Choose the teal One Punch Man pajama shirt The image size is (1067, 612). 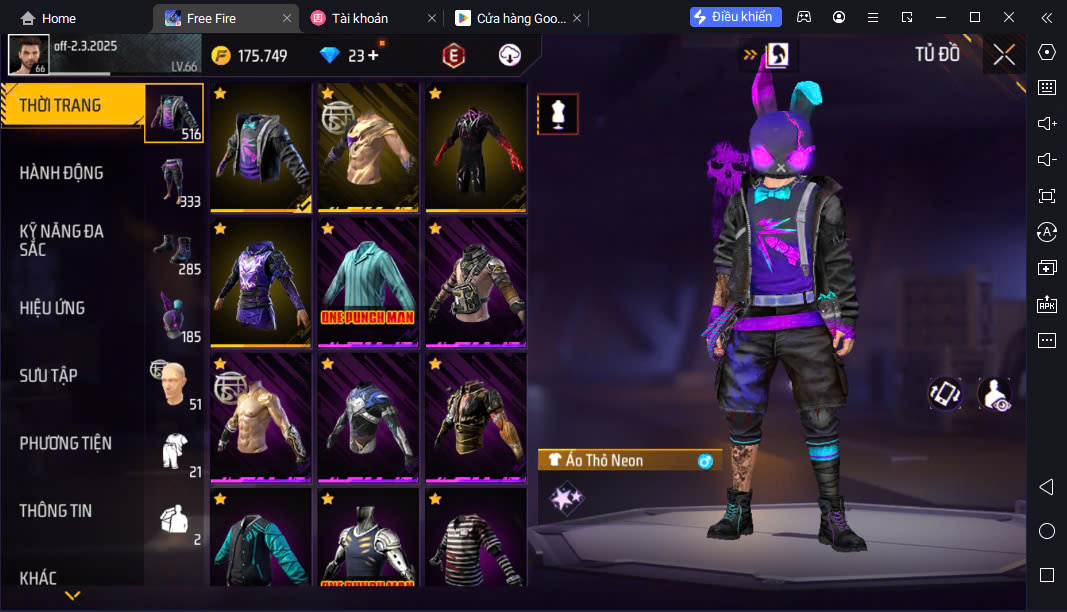click(368, 283)
